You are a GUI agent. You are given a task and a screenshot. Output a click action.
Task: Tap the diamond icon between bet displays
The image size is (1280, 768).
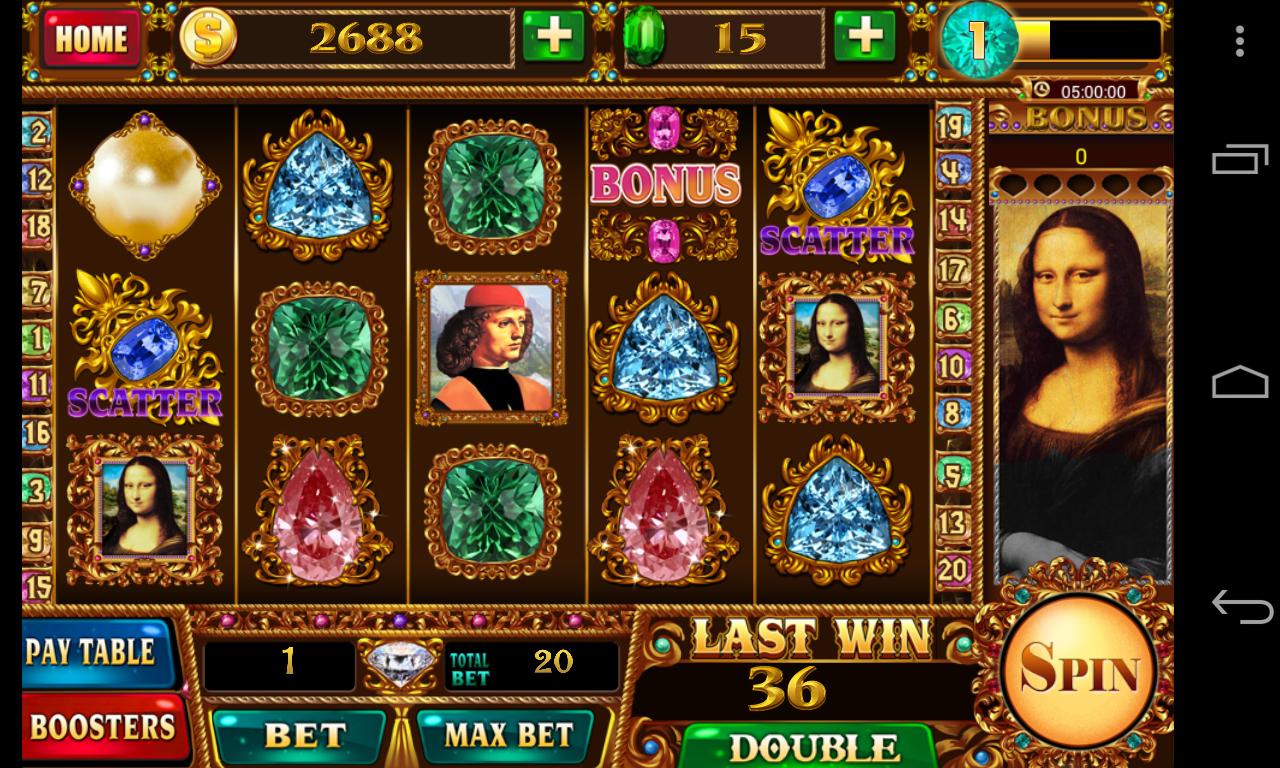[x=399, y=663]
